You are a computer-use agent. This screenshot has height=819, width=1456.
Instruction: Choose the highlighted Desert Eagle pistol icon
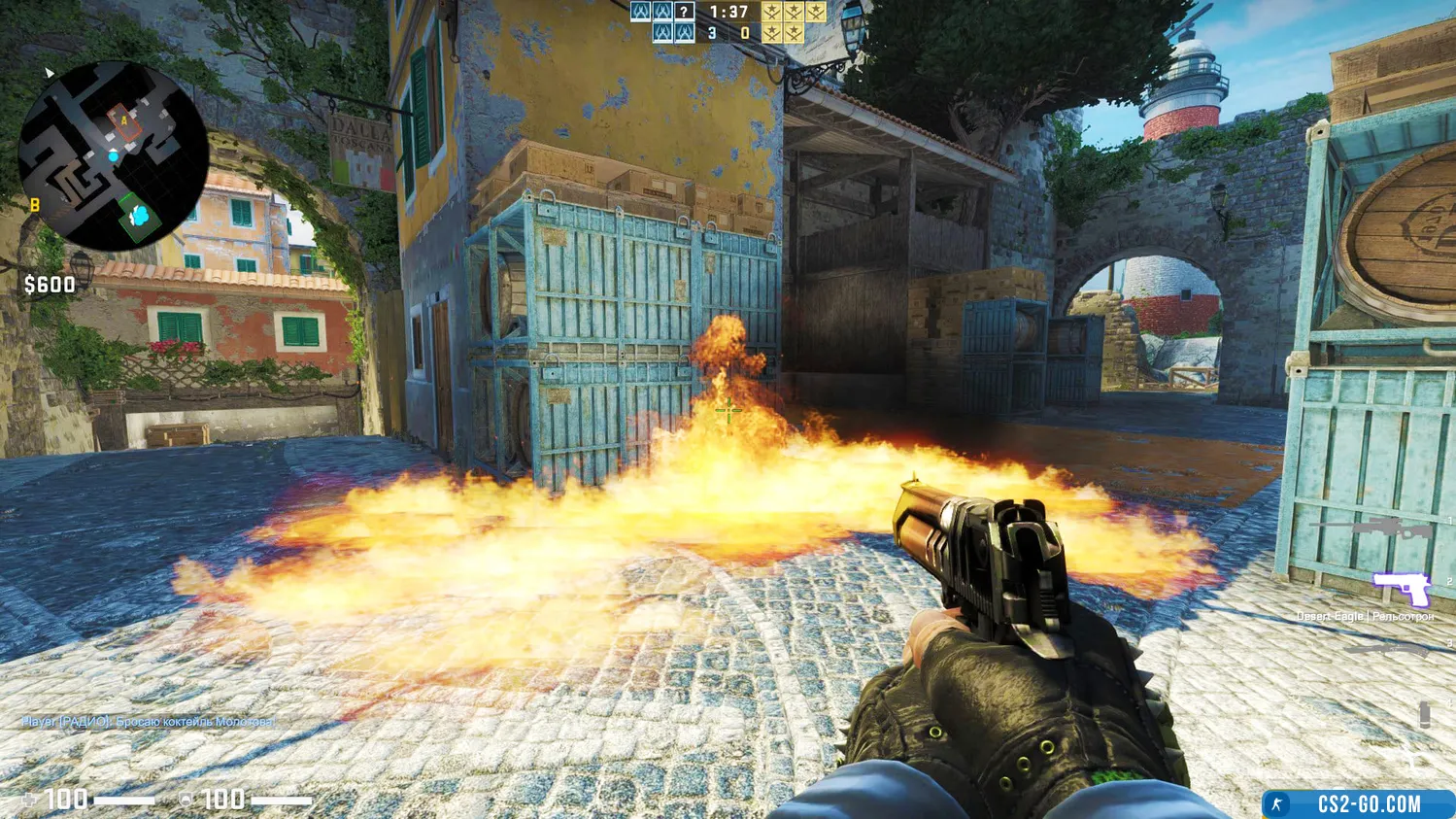[1400, 588]
